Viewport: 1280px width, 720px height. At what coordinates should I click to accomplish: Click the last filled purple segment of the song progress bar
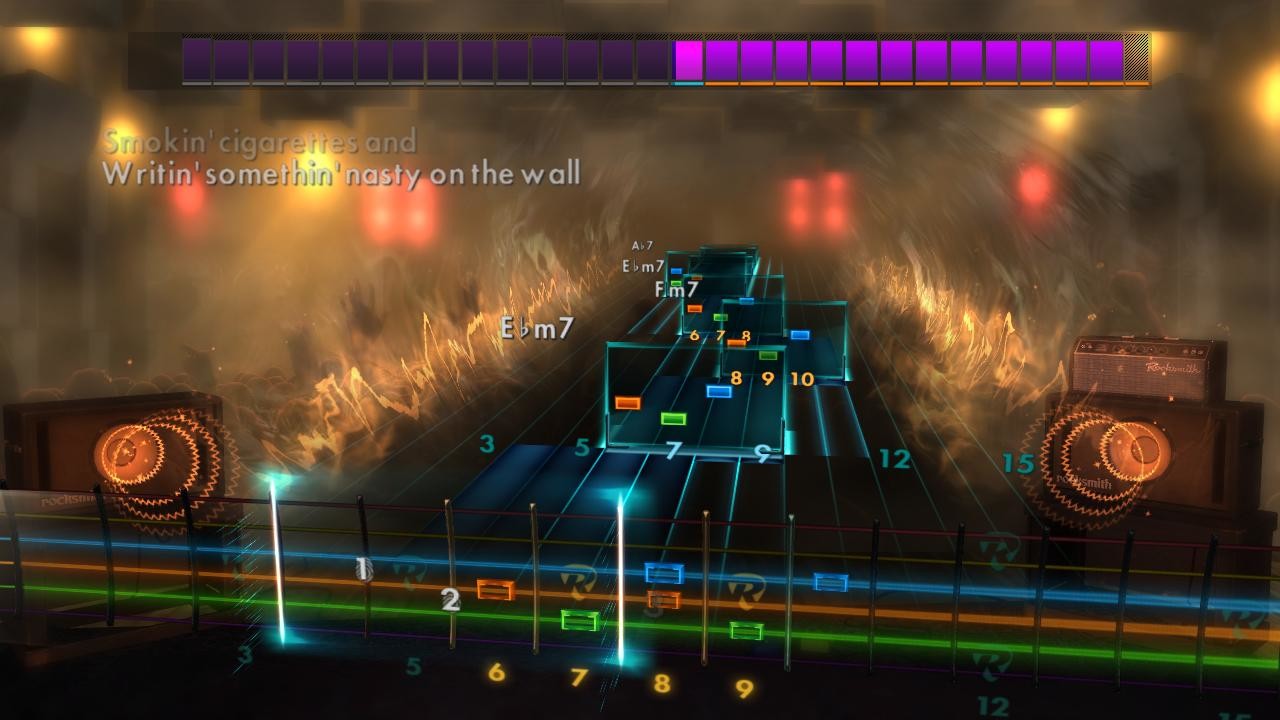click(x=1108, y=60)
